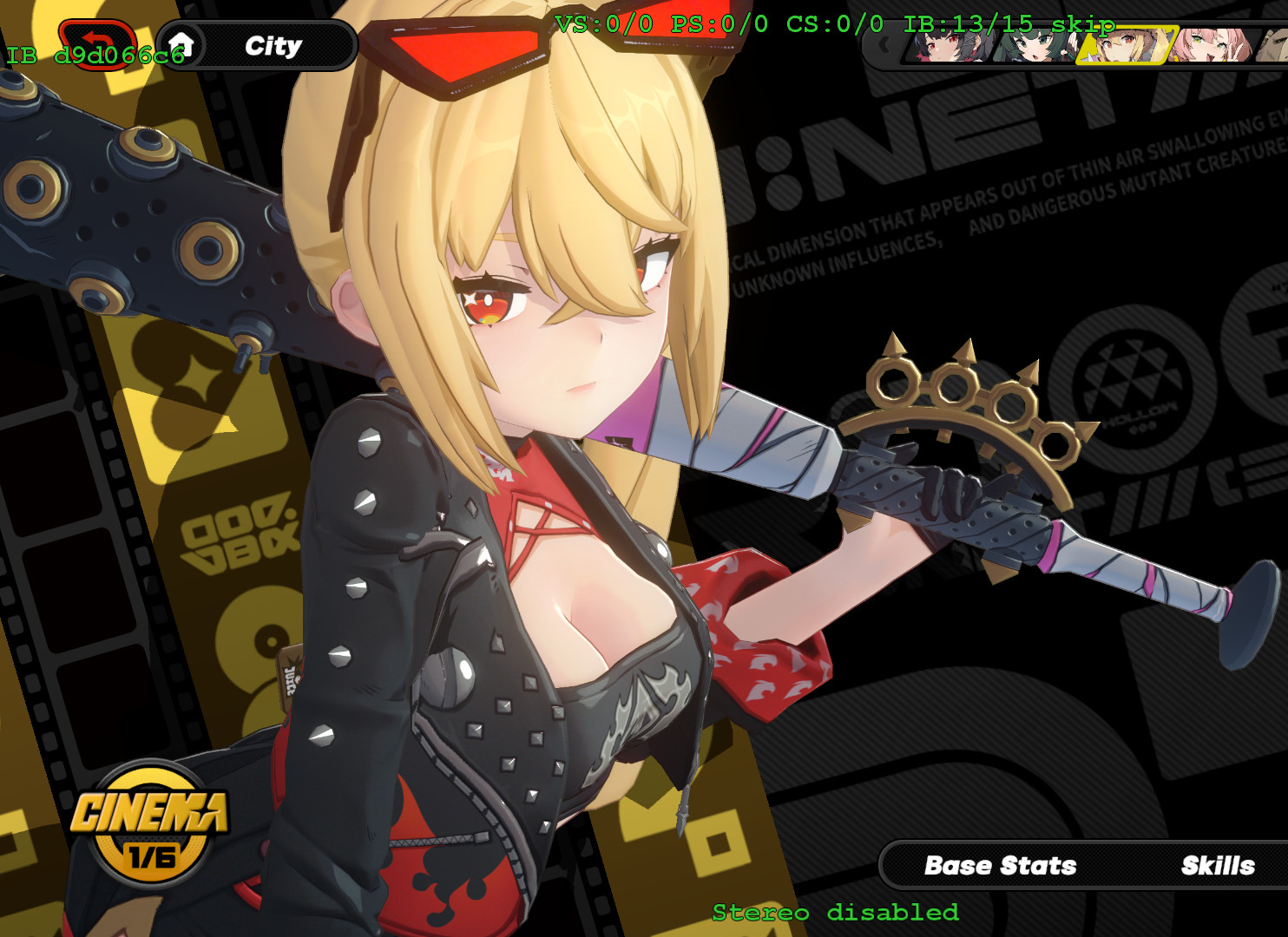The width and height of the screenshot is (1288, 937).
Task: Switch to the Base Stats tab
Action: (x=1002, y=865)
